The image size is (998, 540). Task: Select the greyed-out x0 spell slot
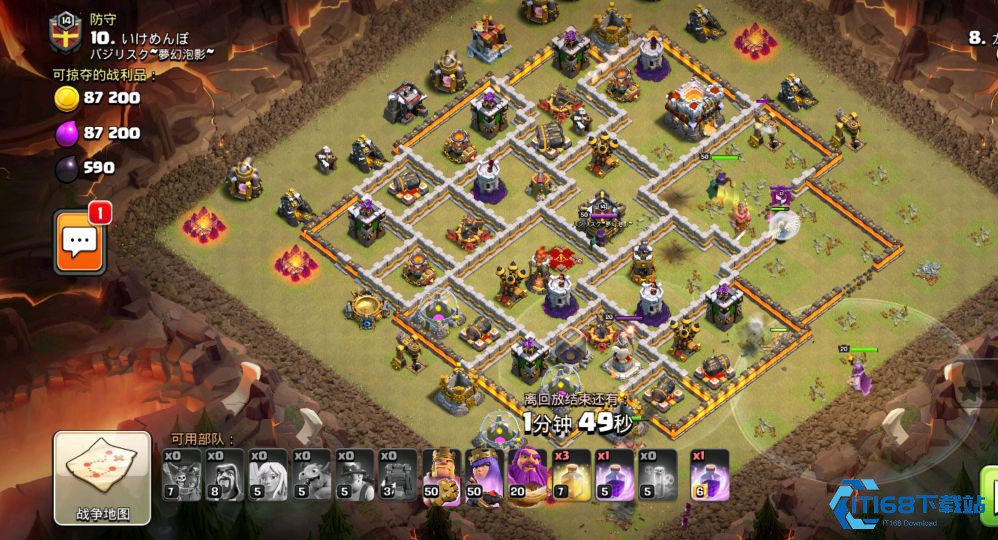click(x=660, y=474)
